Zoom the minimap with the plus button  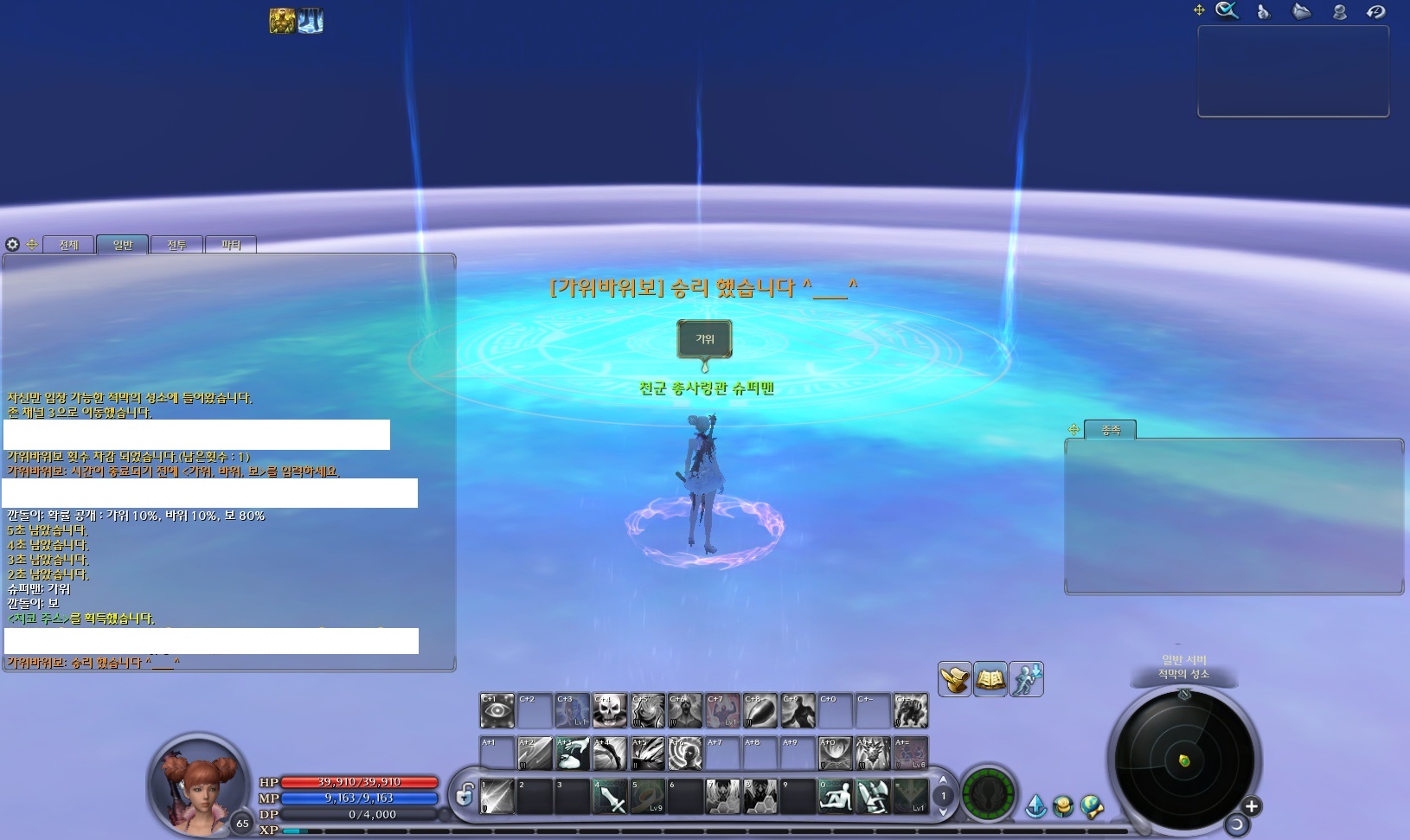(x=1252, y=806)
